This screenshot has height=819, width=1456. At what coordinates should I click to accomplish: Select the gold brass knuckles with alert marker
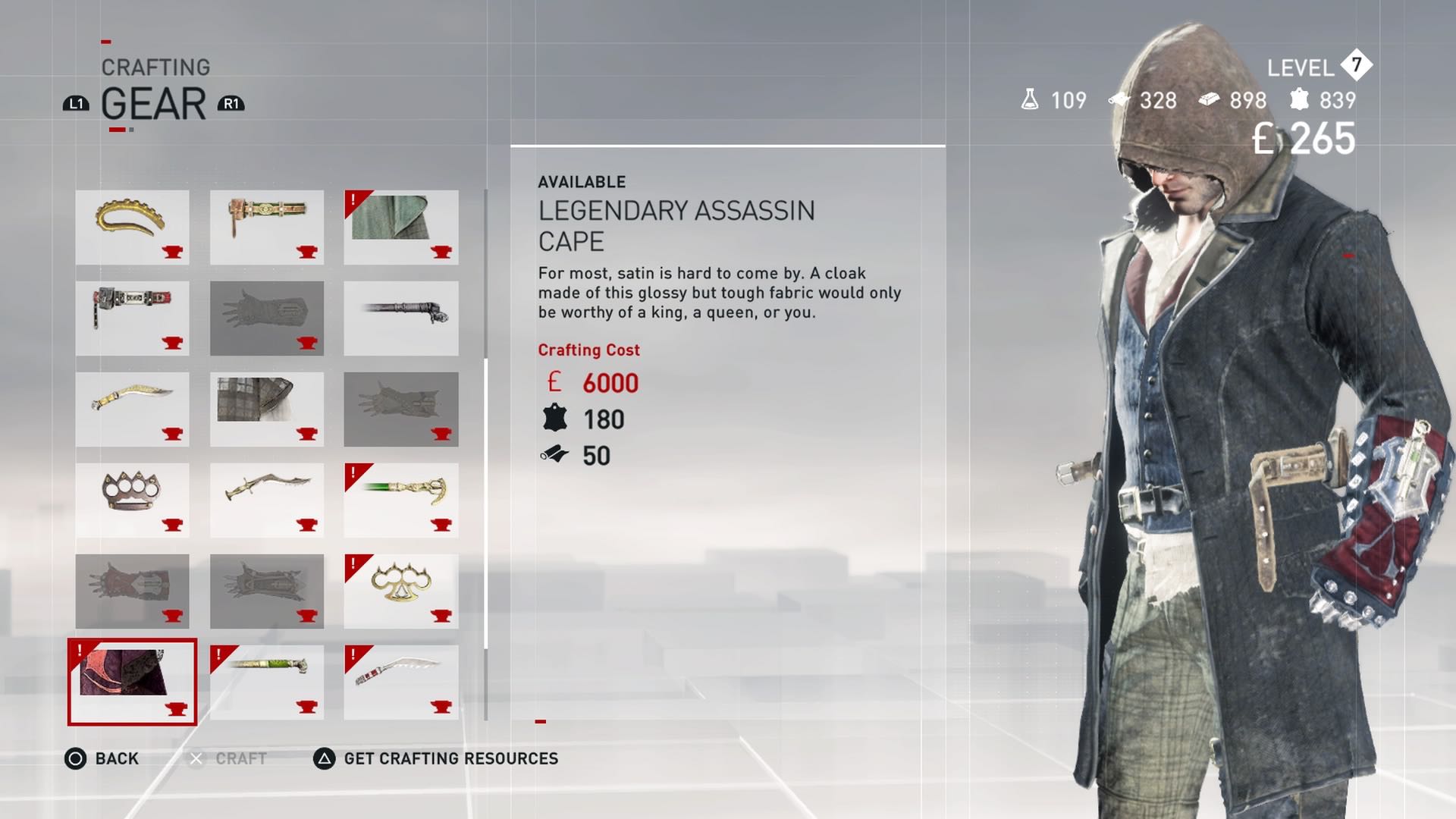click(400, 591)
